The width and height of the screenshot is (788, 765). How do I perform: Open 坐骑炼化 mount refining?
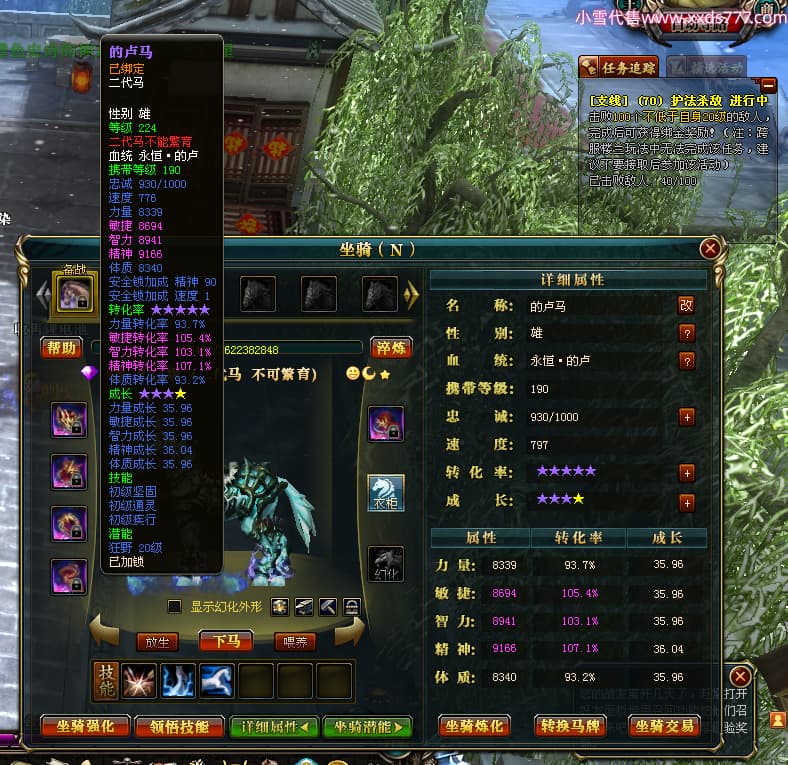tap(476, 727)
